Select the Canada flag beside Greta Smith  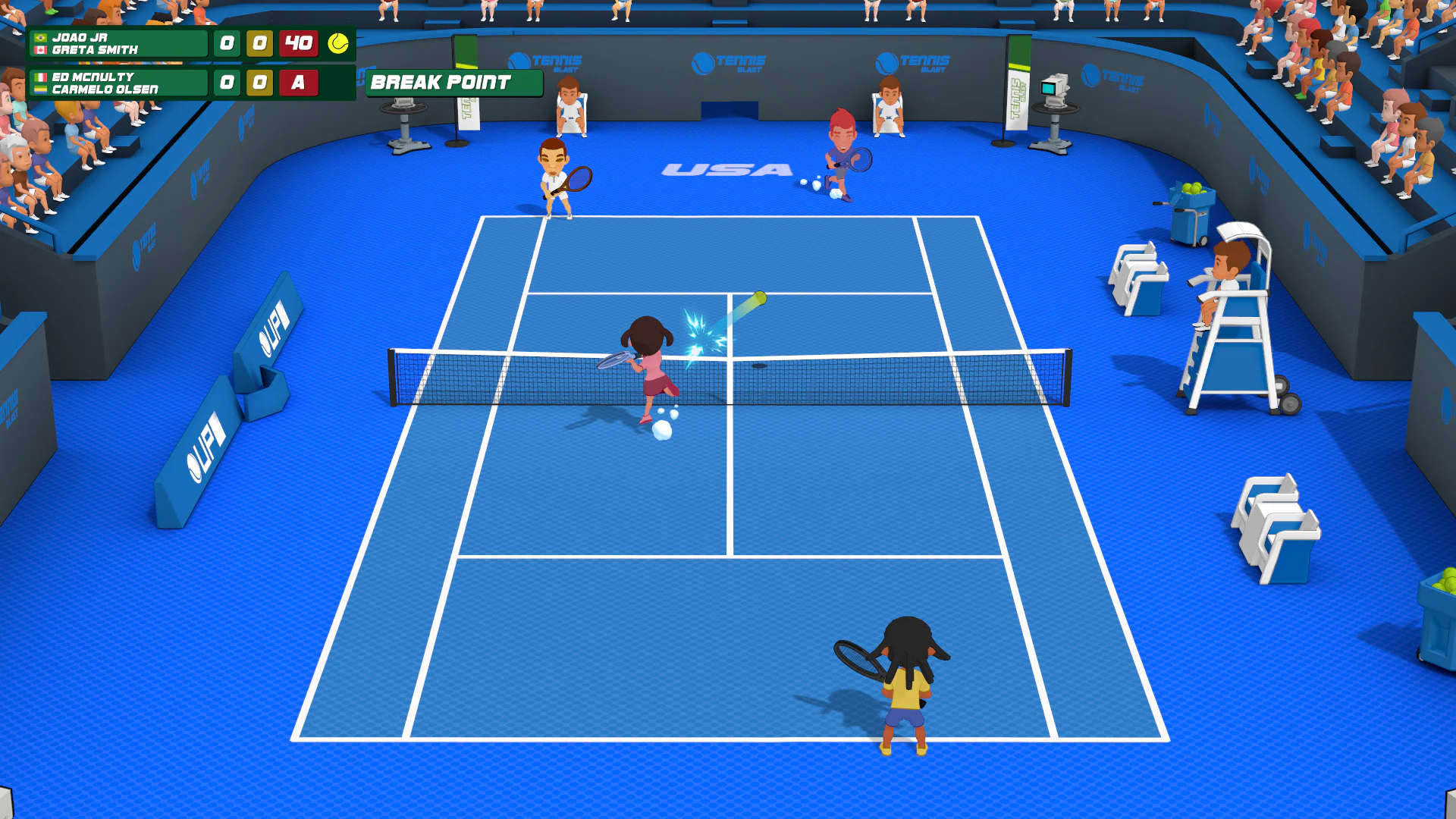tap(39, 52)
